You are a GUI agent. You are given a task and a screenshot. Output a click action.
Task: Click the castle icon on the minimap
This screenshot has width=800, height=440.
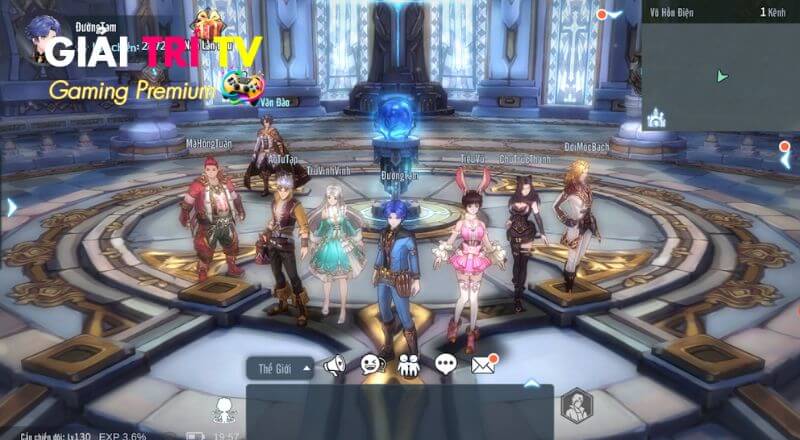click(657, 120)
